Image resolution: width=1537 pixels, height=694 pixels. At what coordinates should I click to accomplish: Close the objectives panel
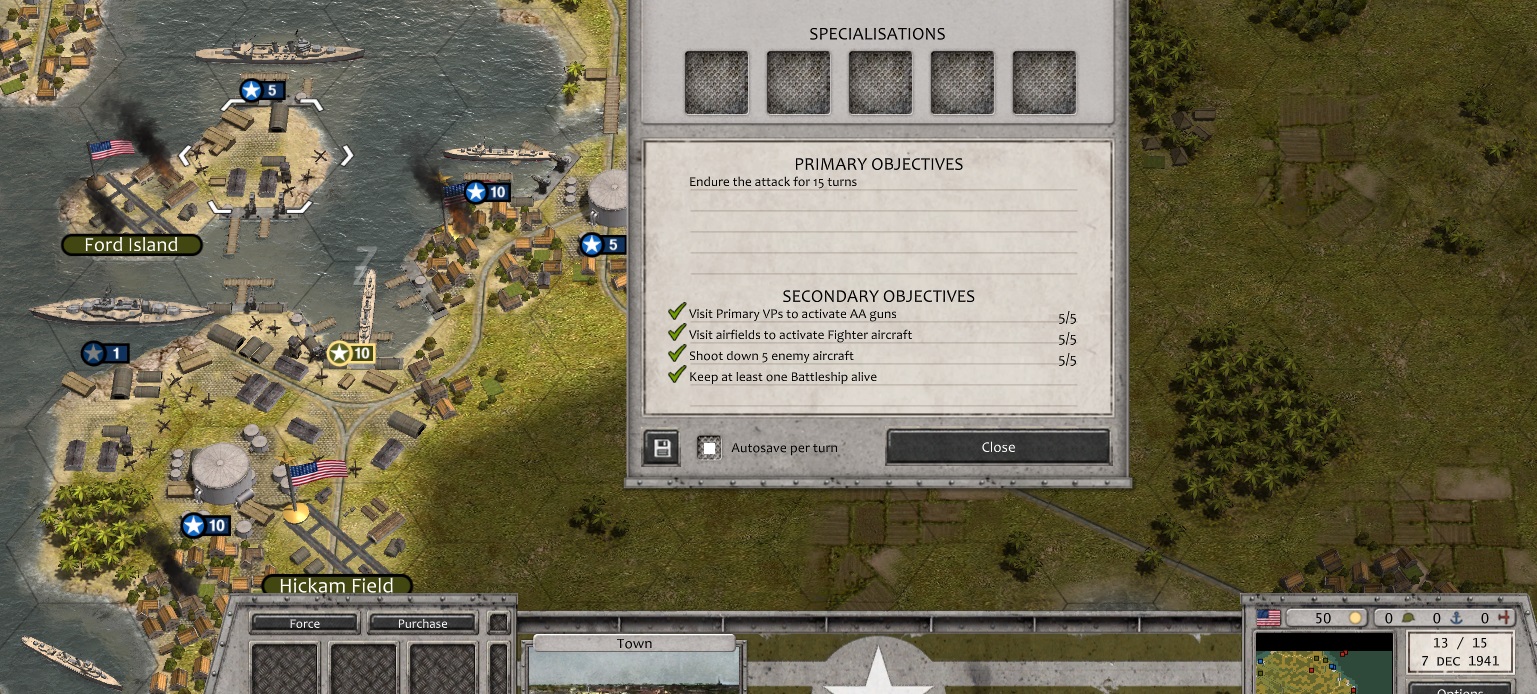[997, 447]
